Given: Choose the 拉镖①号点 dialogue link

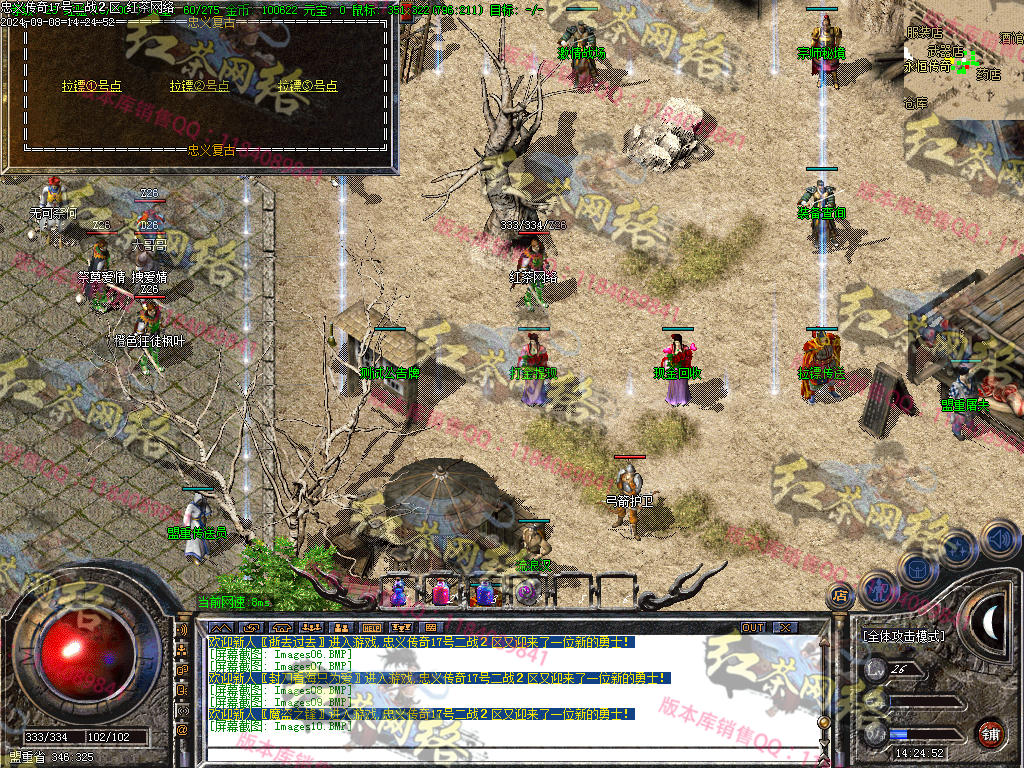Looking at the screenshot, I should pos(91,86).
